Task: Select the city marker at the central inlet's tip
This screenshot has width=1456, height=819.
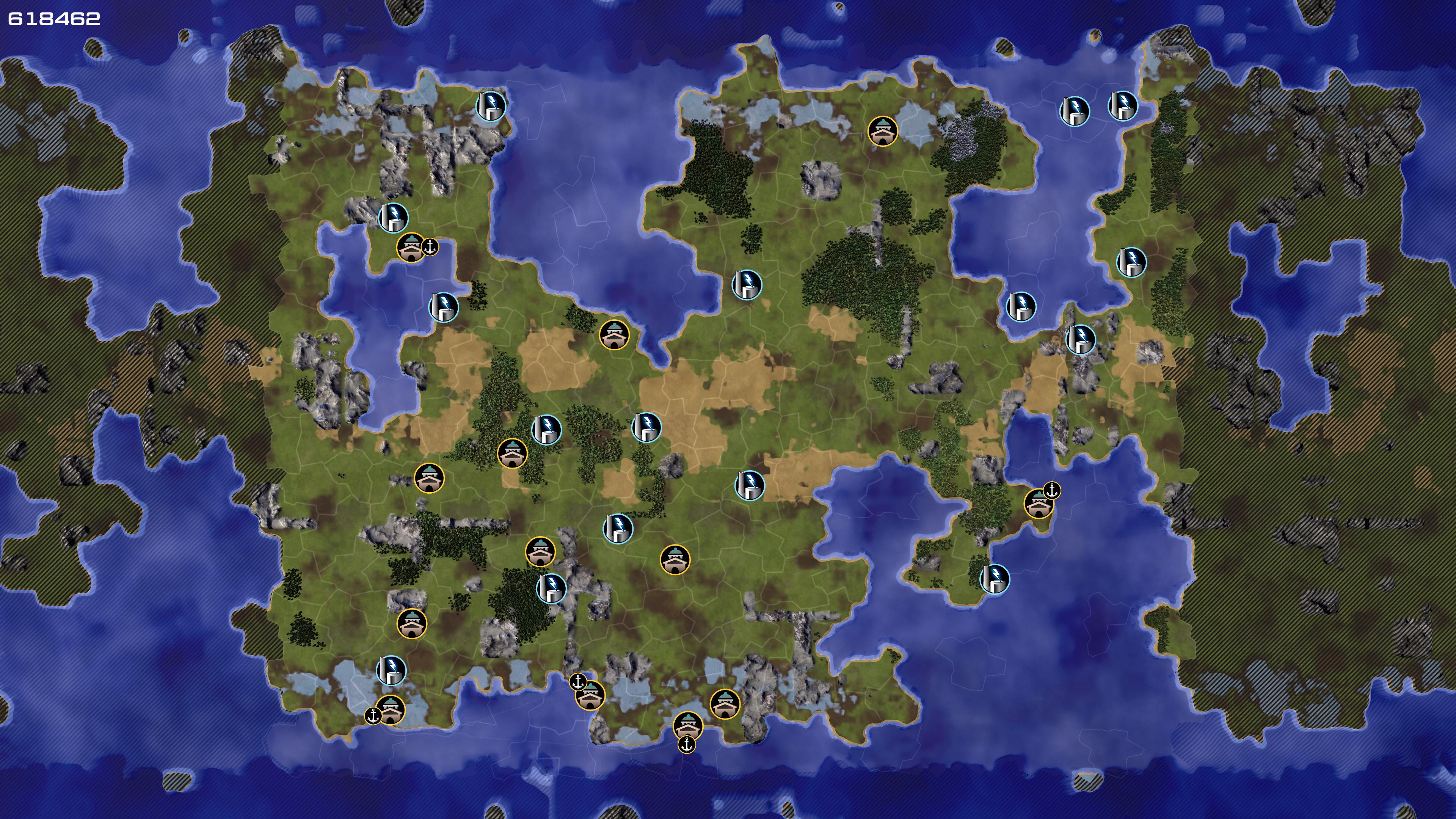Action: (x=614, y=334)
